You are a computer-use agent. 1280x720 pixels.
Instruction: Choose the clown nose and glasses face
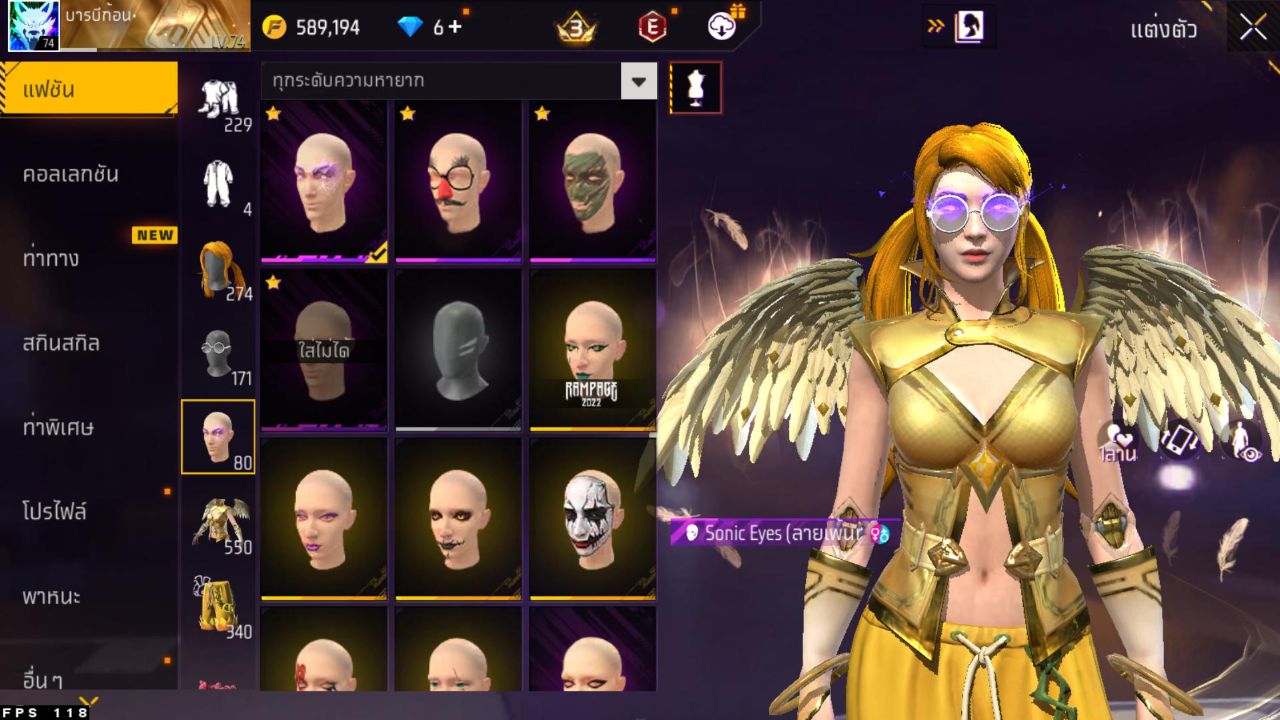click(458, 180)
